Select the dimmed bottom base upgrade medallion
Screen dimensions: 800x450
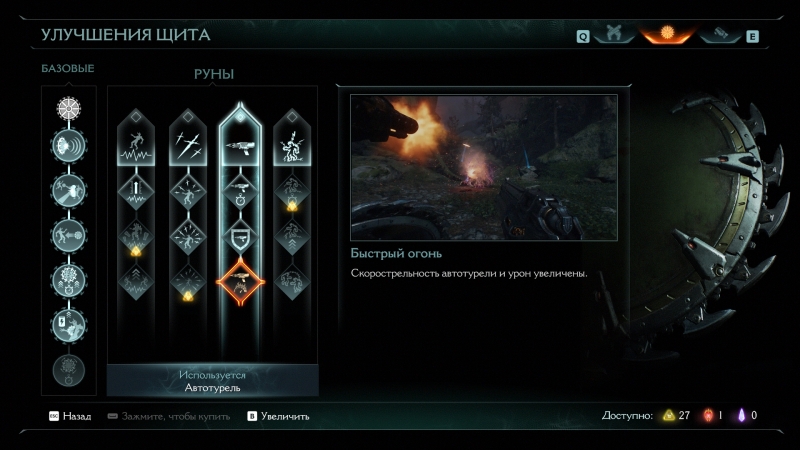[69, 370]
